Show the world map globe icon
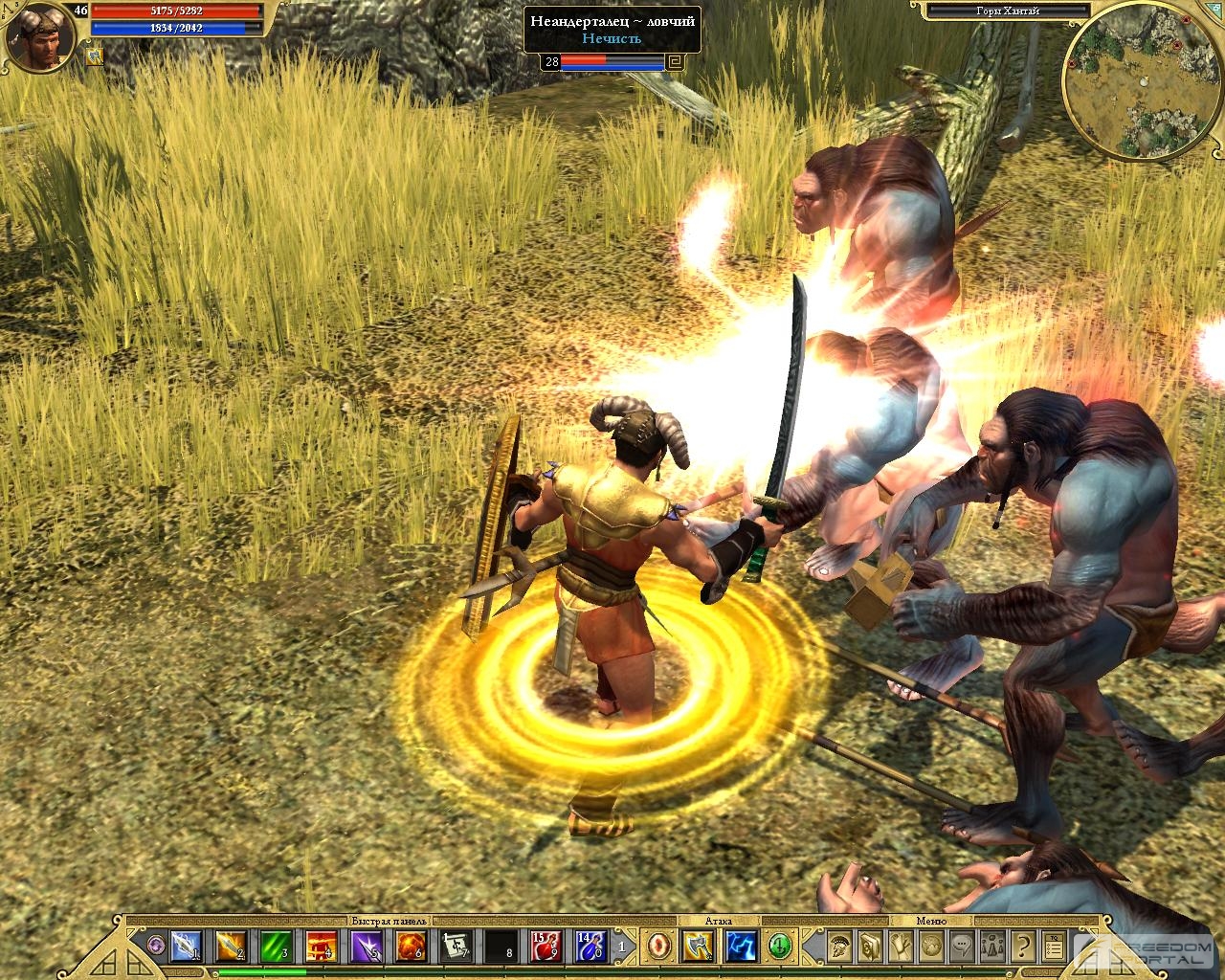The height and width of the screenshot is (980, 1225). (930, 947)
